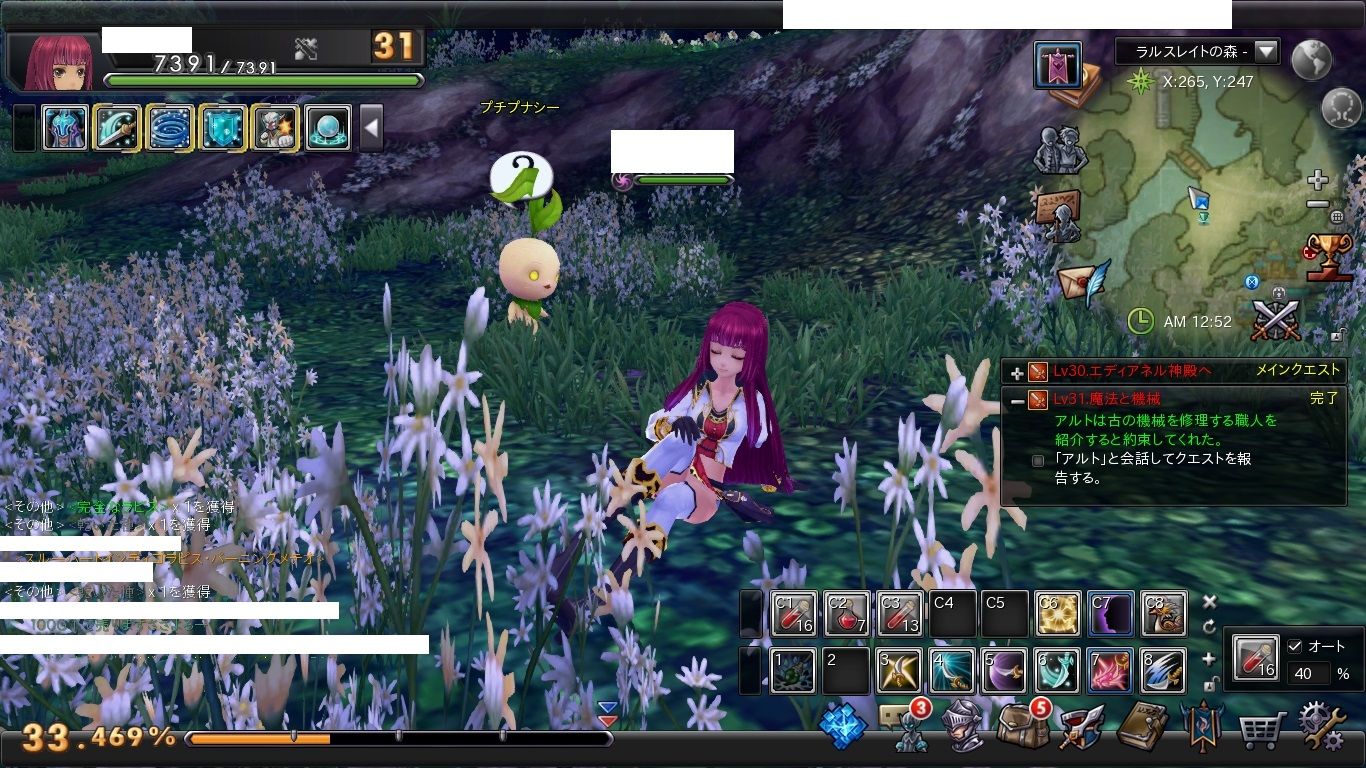The height and width of the screenshot is (768, 1366).
Task: Zoom in the minimap with the plus button
Action: point(1318,181)
